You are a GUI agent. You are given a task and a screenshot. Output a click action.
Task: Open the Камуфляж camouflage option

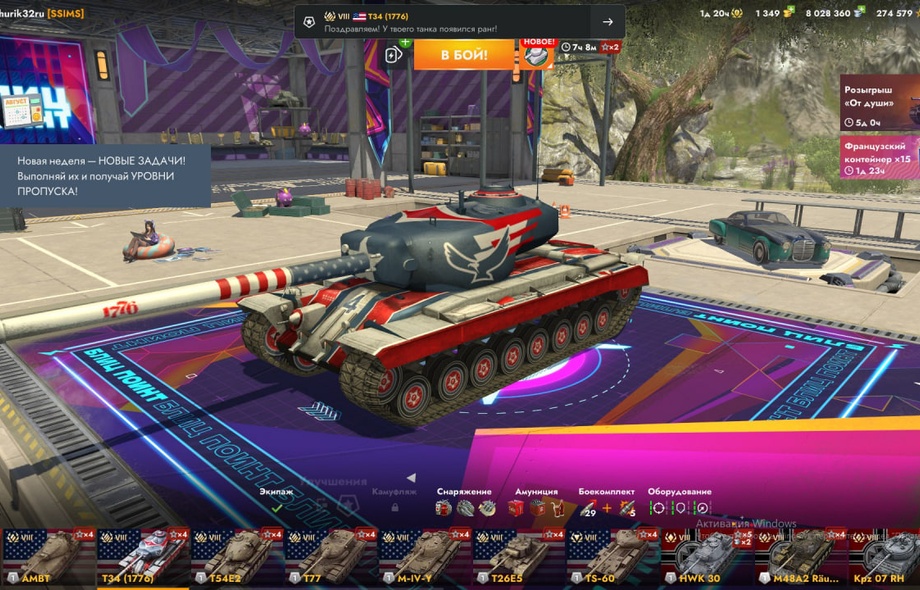click(394, 501)
